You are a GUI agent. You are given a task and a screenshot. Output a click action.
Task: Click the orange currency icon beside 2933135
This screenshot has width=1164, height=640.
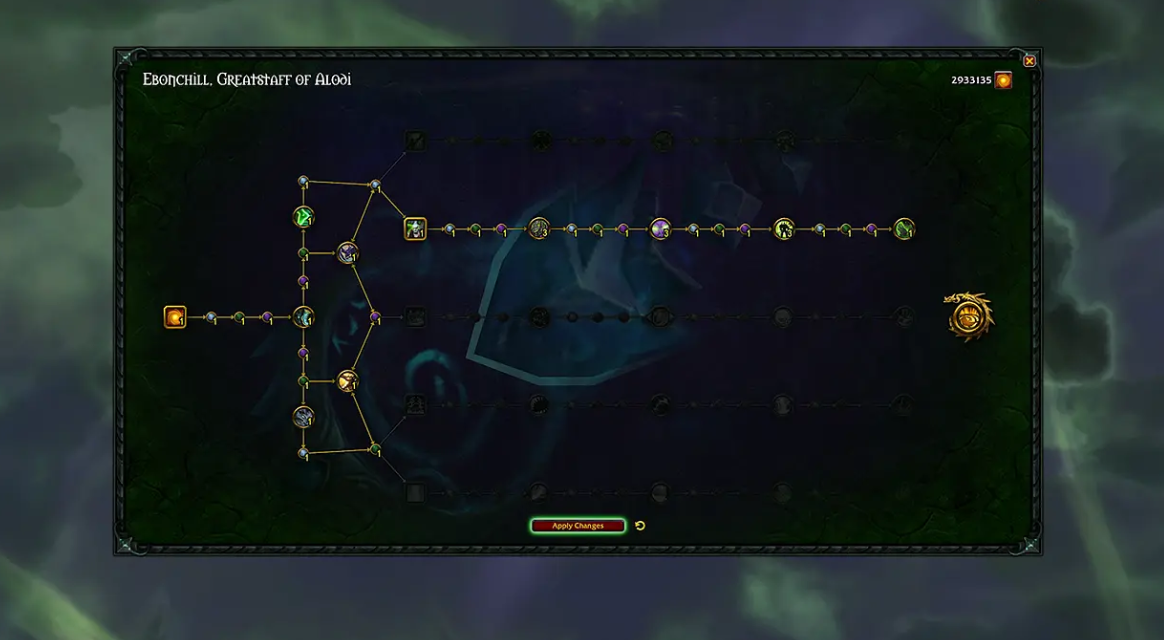tap(1003, 80)
